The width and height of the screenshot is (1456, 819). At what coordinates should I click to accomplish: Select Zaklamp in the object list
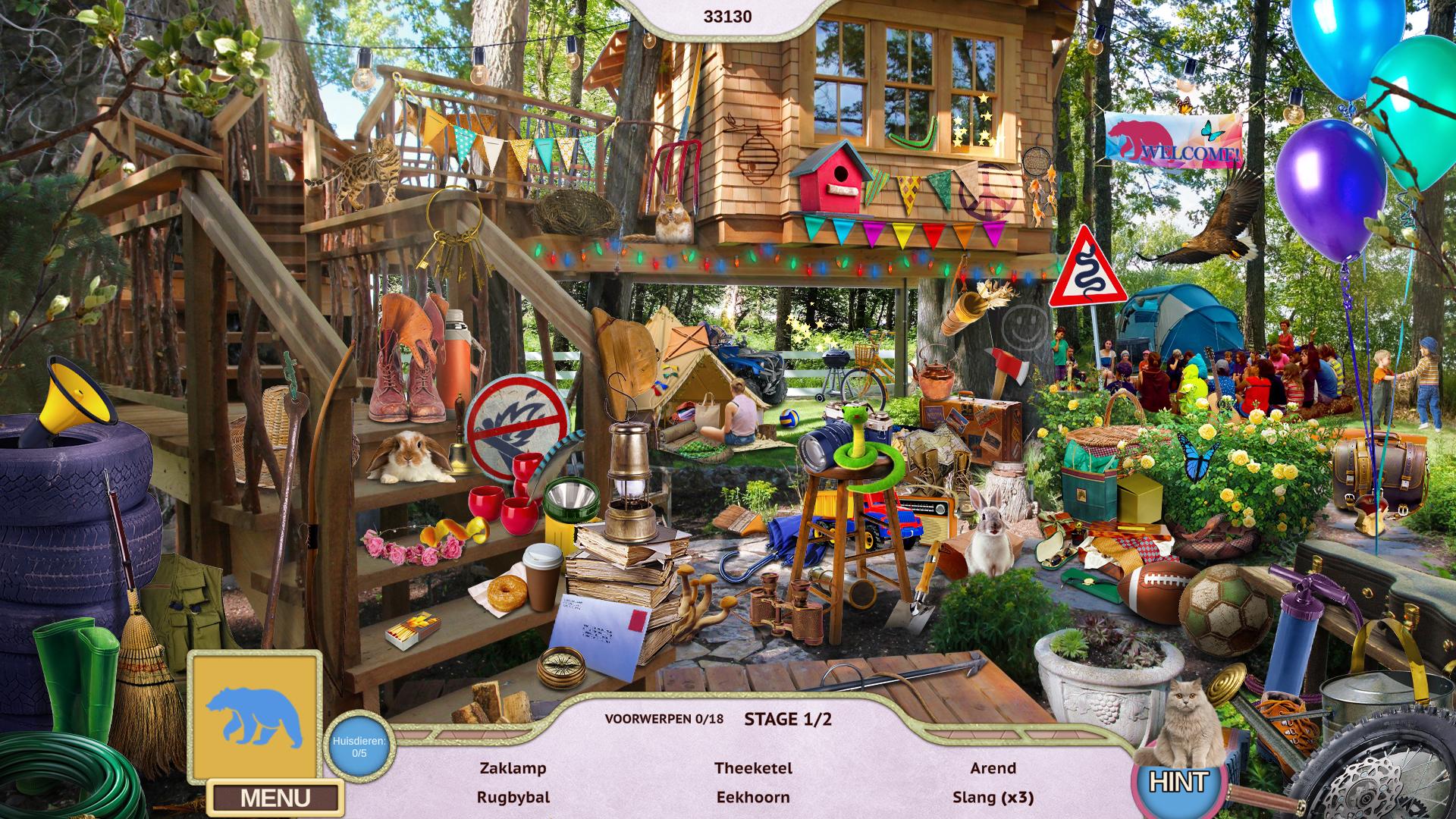[513, 768]
